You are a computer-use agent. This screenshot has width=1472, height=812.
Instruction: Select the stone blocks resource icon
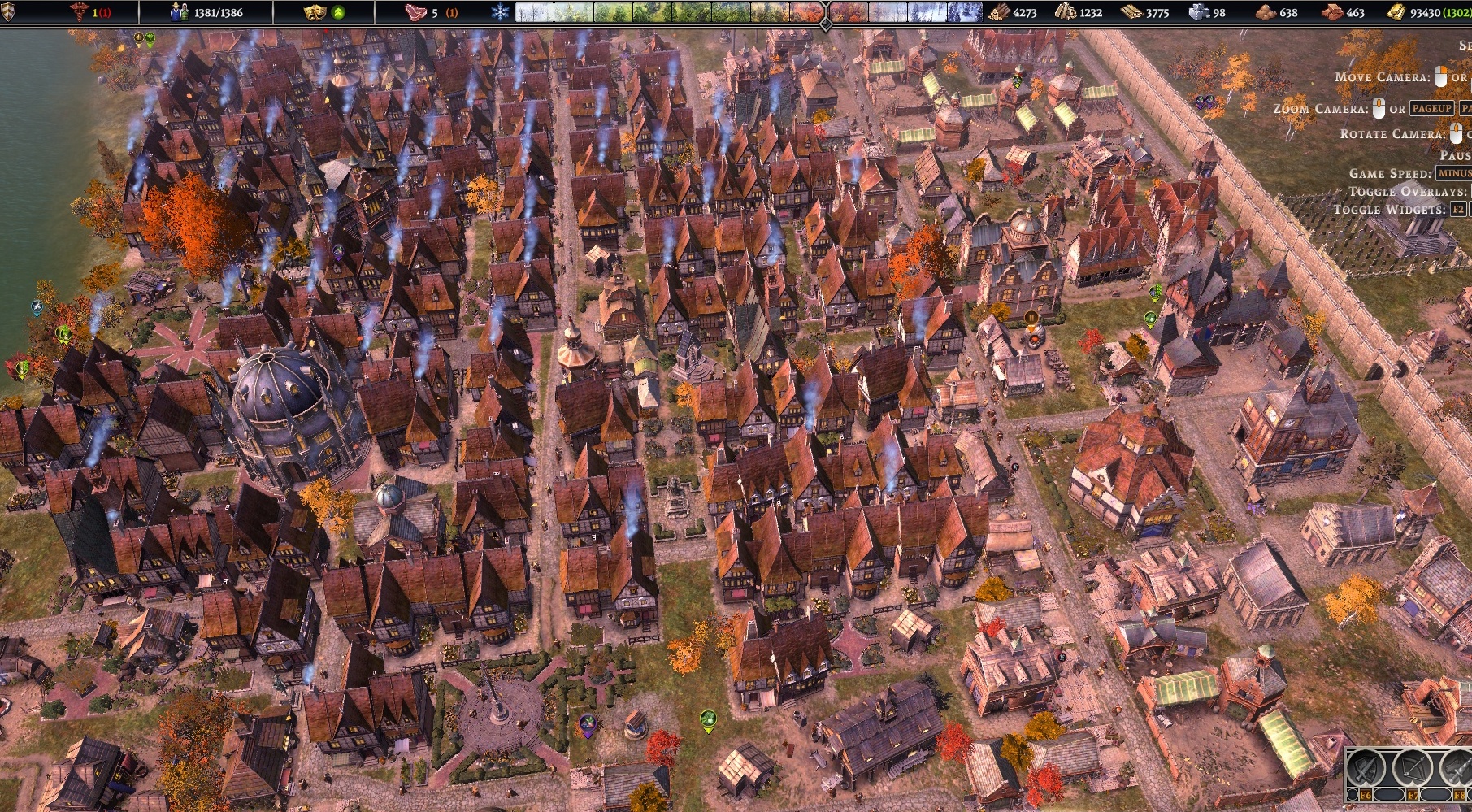point(1199,12)
